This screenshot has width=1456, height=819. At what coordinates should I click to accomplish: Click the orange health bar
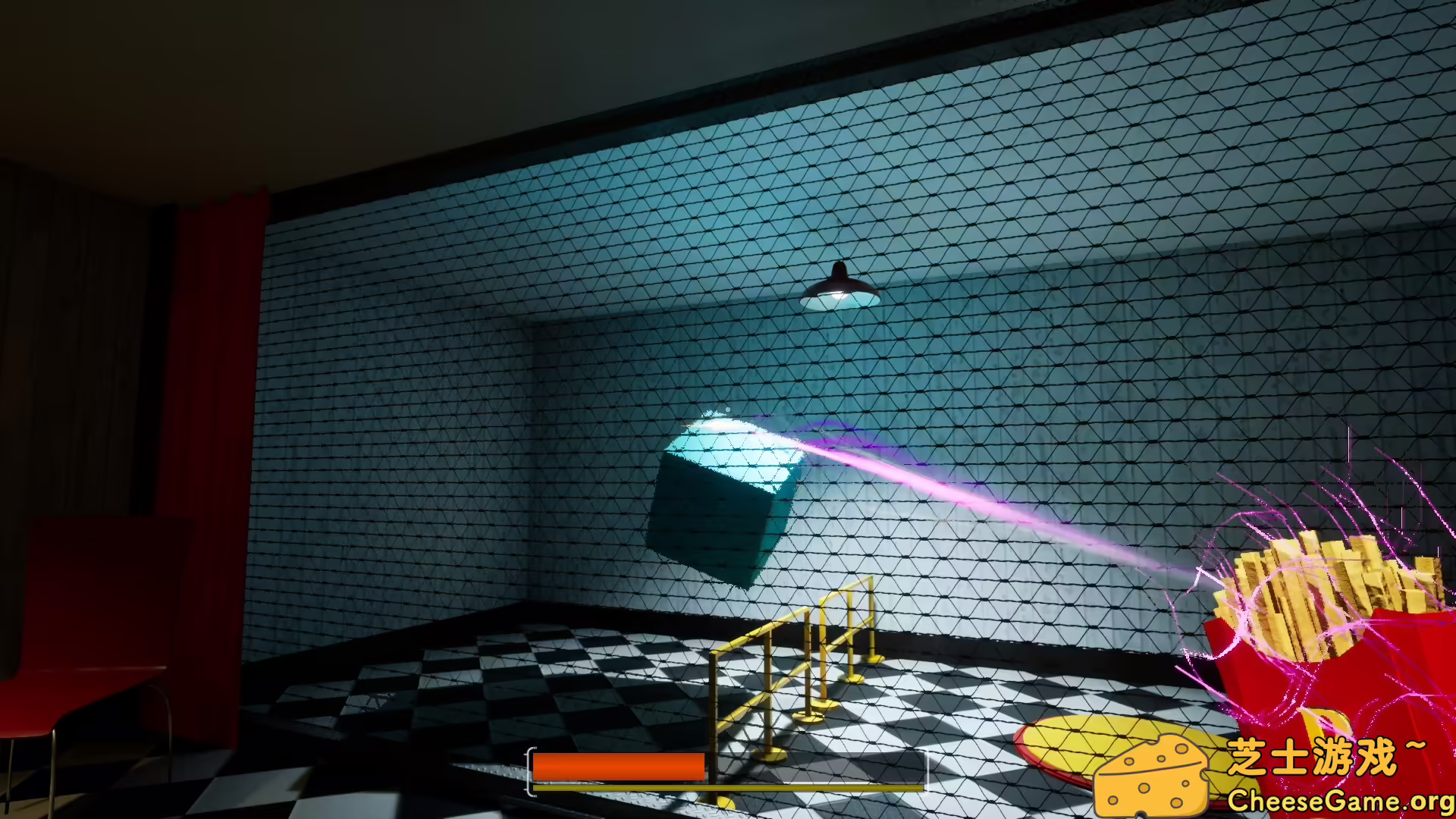(618, 767)
